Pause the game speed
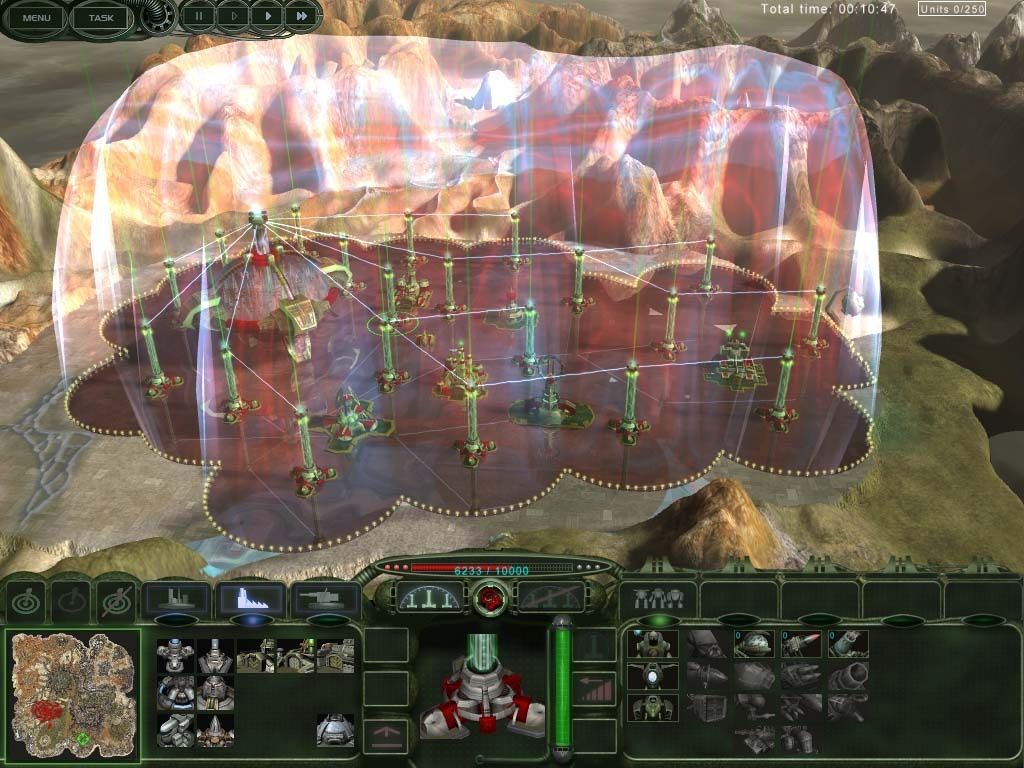 [x=198, y=16]
